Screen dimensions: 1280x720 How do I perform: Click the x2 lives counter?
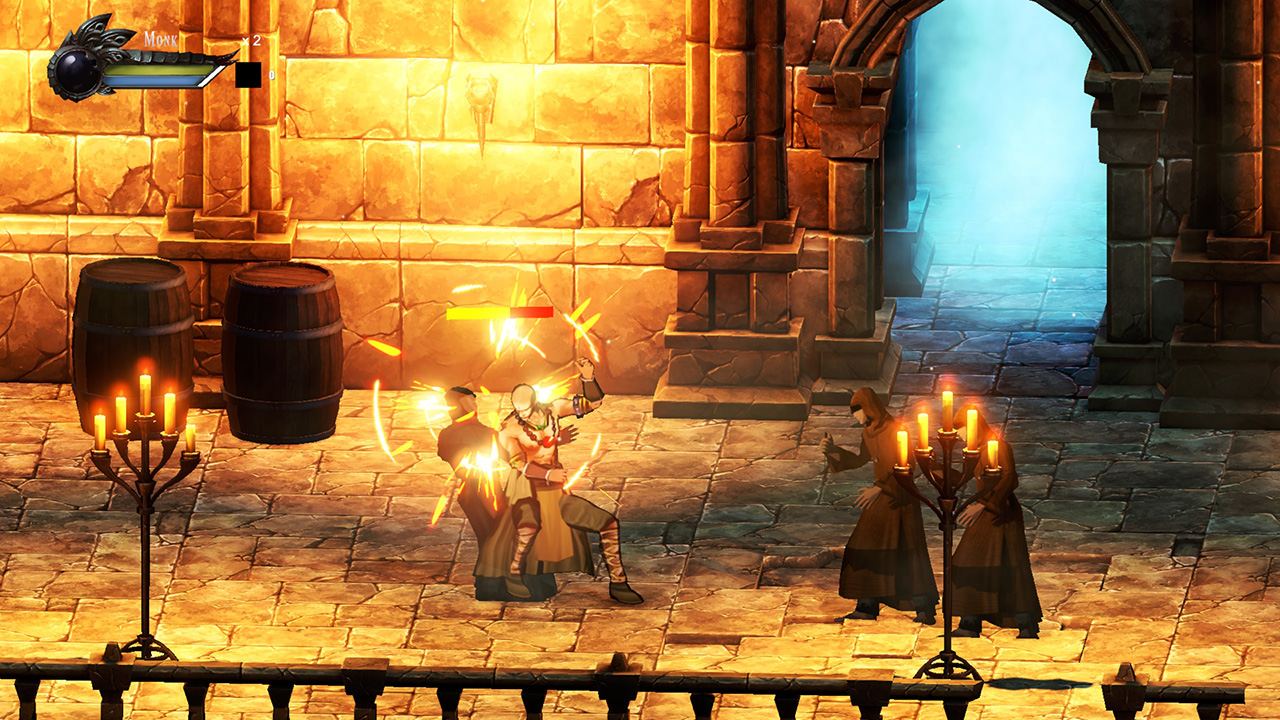pyautogui.click(x=250, y=41)
